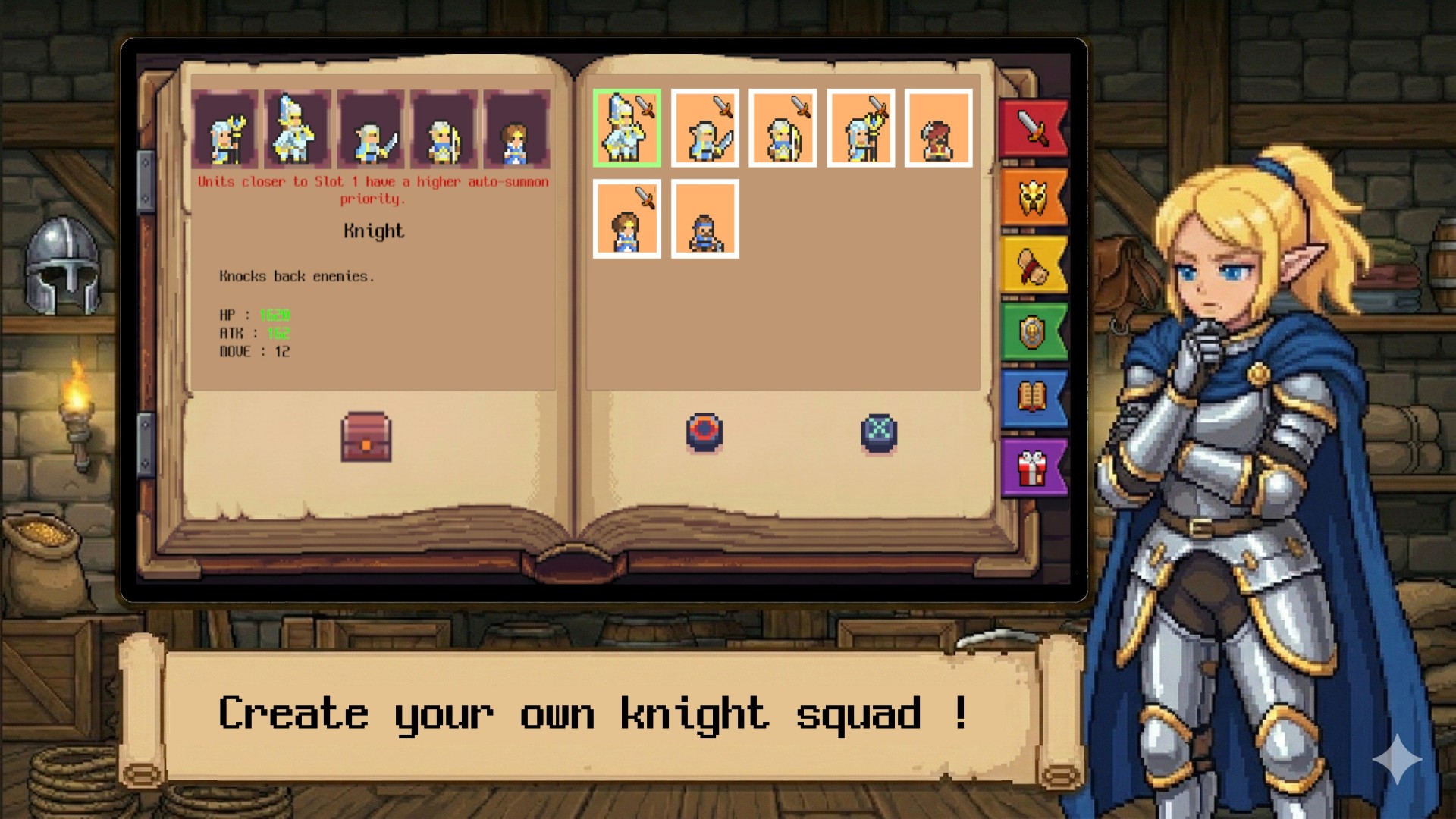Image resolution: width=1456 pixels, height=819 pixels.
Task: Select the yellow gauntlet tab
Action: (1033, 265)
